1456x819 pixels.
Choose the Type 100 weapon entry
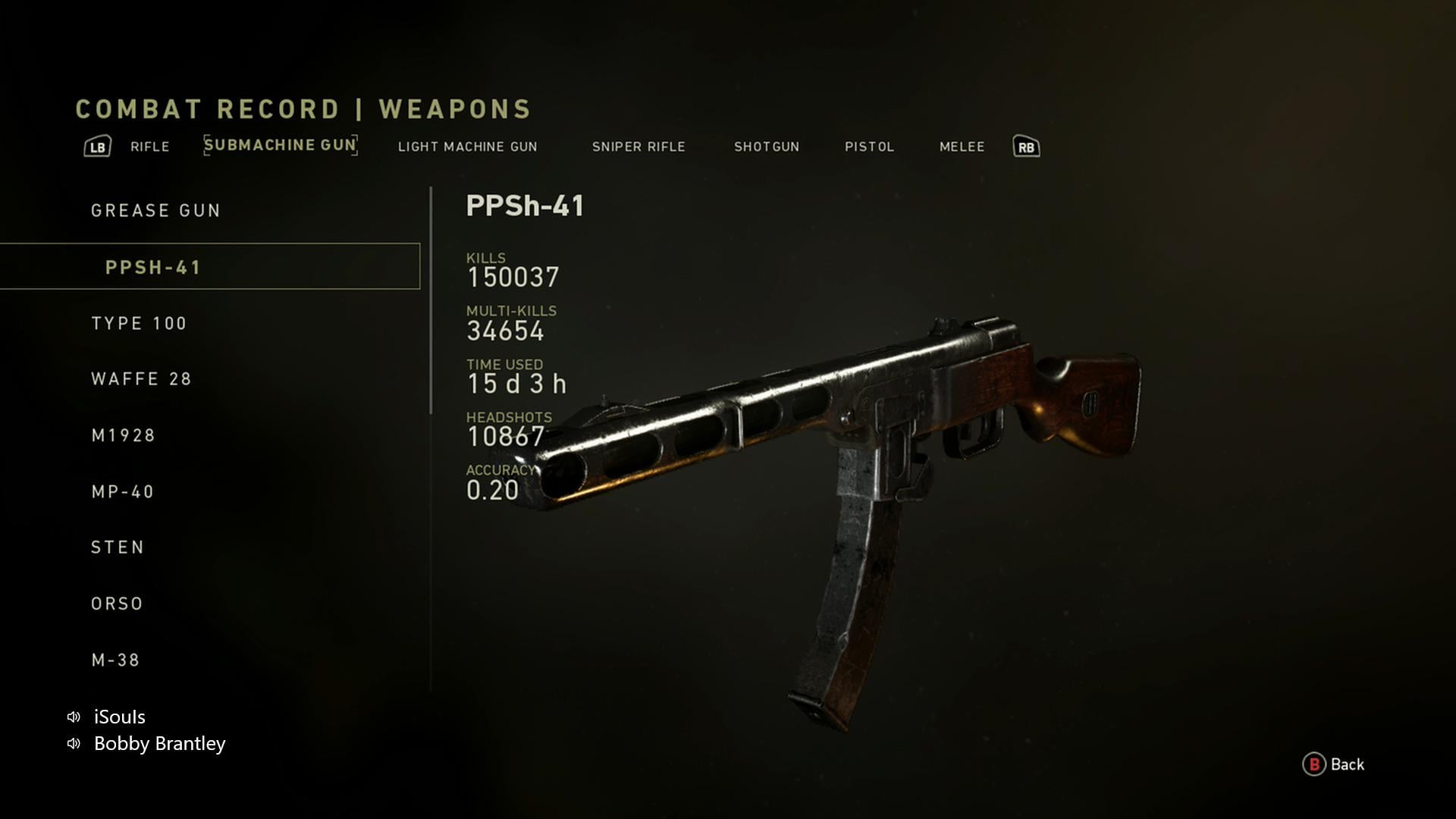(x=139, y=324)
